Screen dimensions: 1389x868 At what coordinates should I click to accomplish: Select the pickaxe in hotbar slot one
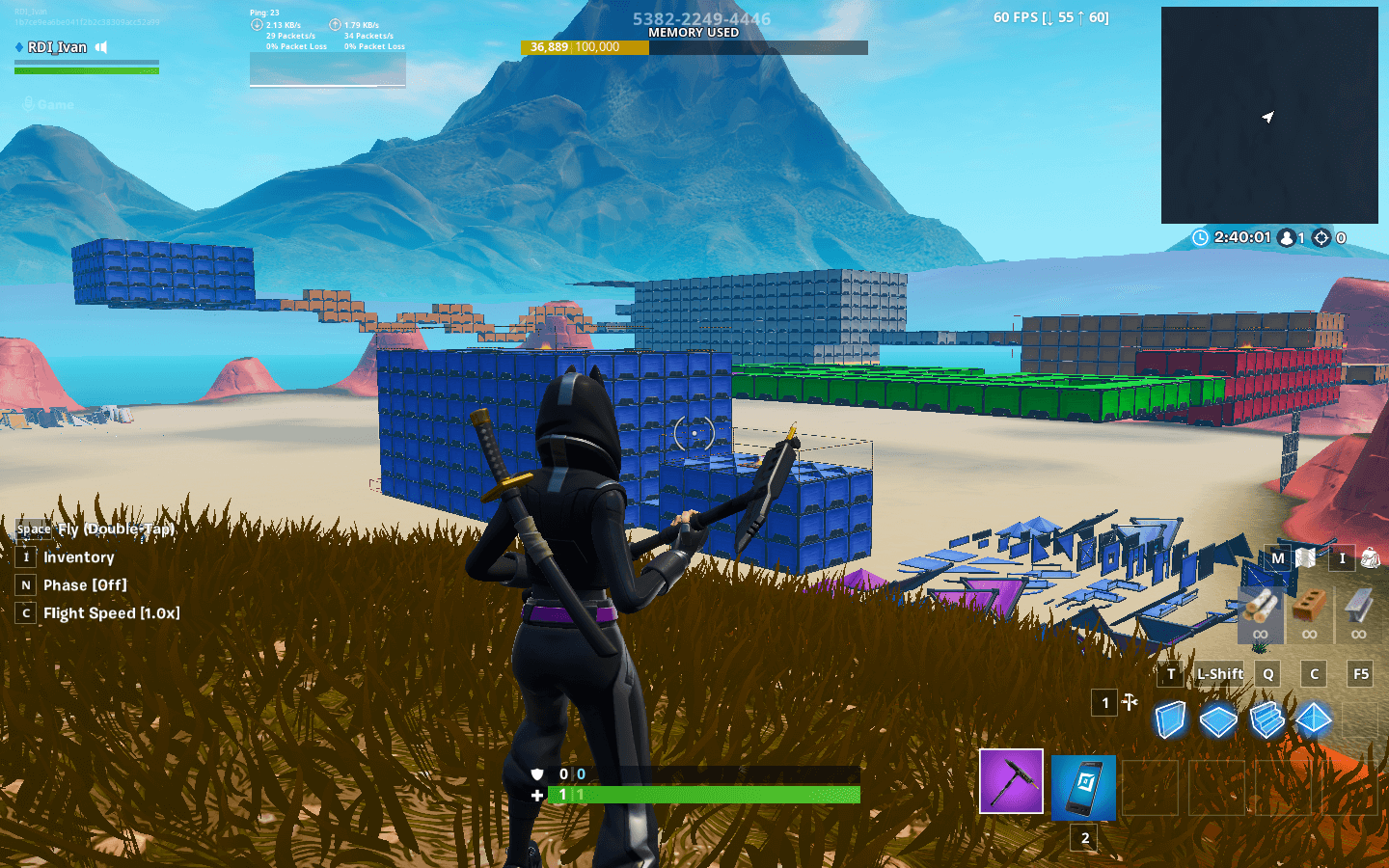coord(1010,781)
